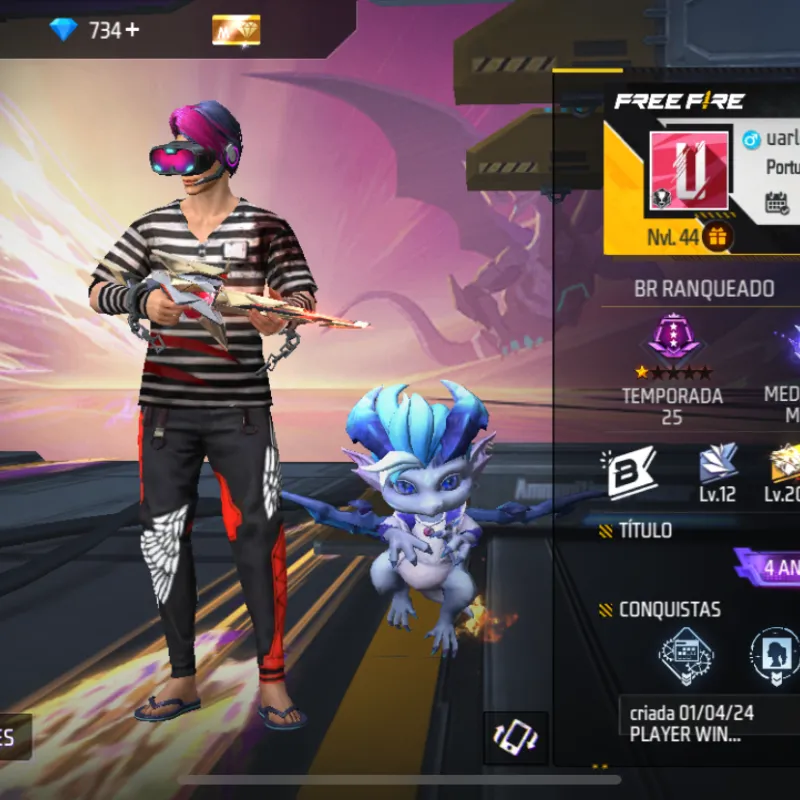This screenshot has width=800, height=800.
Task: Tap the red U player avatar
Action: coord(689,170)
